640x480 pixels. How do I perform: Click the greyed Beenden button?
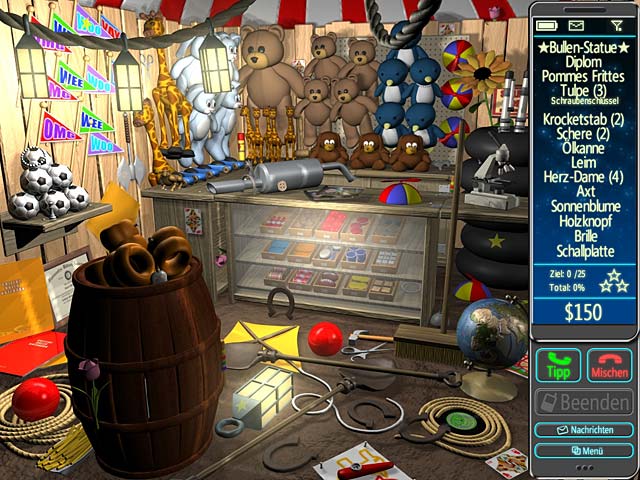[583, 403]
